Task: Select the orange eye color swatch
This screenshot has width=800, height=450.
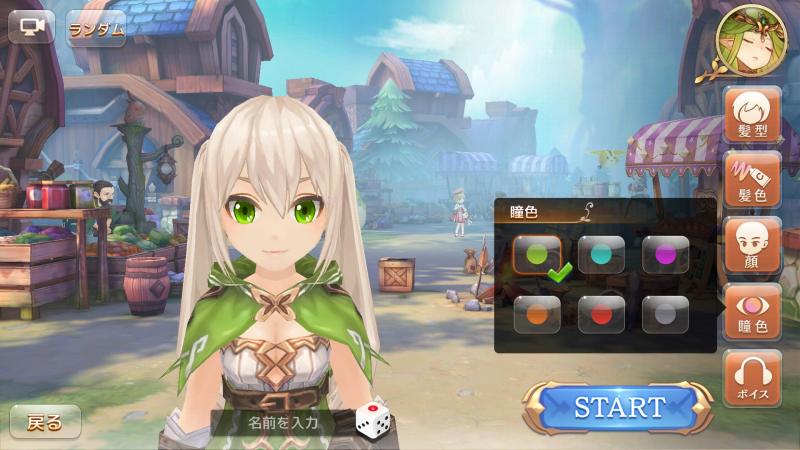Action: 537,314
